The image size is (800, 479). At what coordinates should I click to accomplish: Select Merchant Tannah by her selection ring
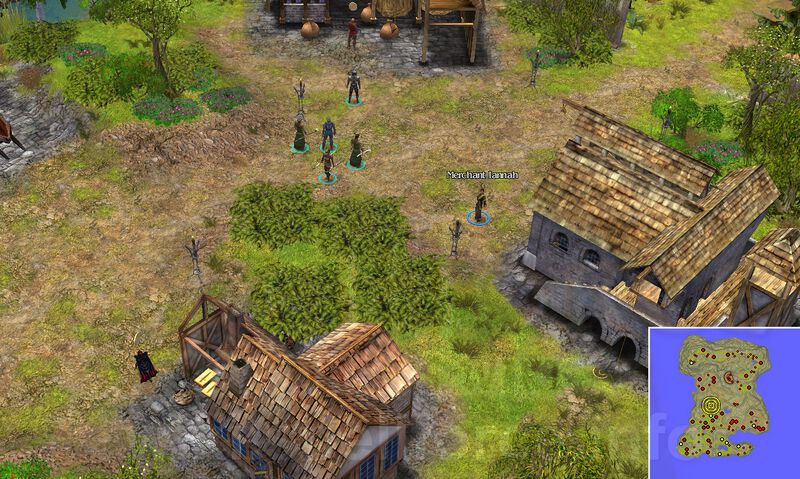[479, 219]
